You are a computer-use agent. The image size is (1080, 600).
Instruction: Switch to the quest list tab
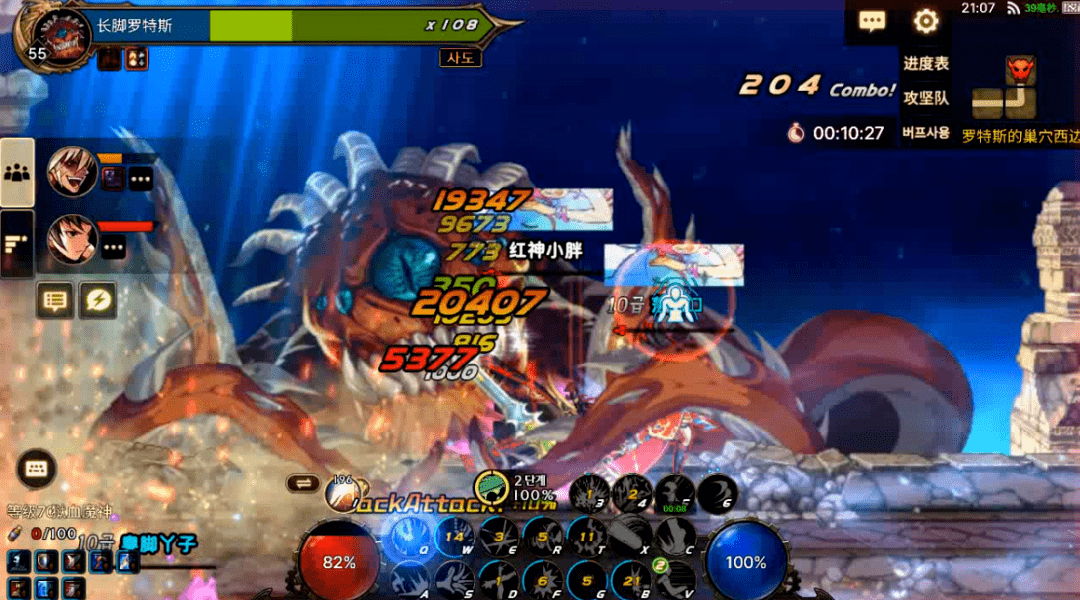[17, 243]
